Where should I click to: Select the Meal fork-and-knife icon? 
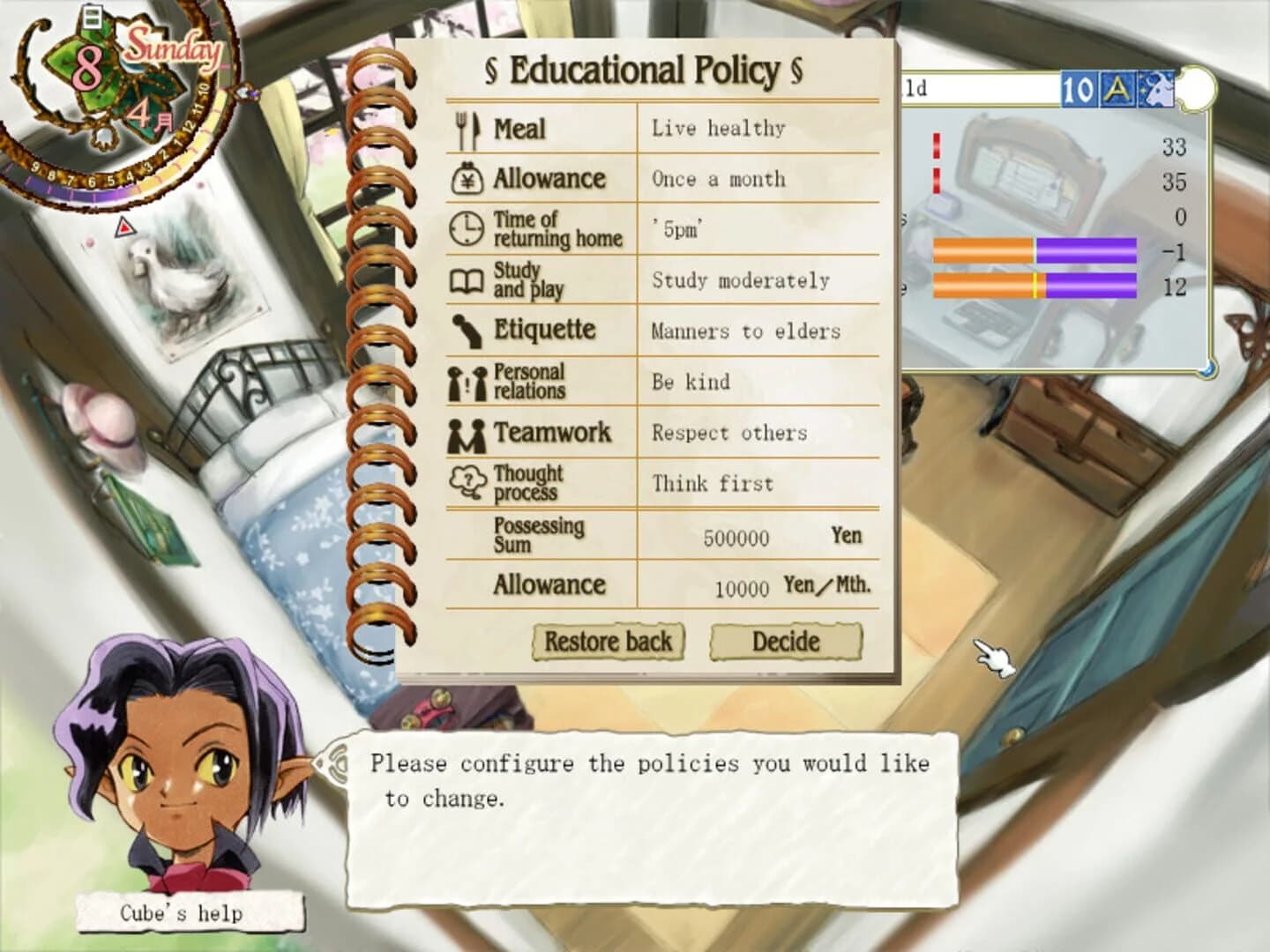coord(468,128)
